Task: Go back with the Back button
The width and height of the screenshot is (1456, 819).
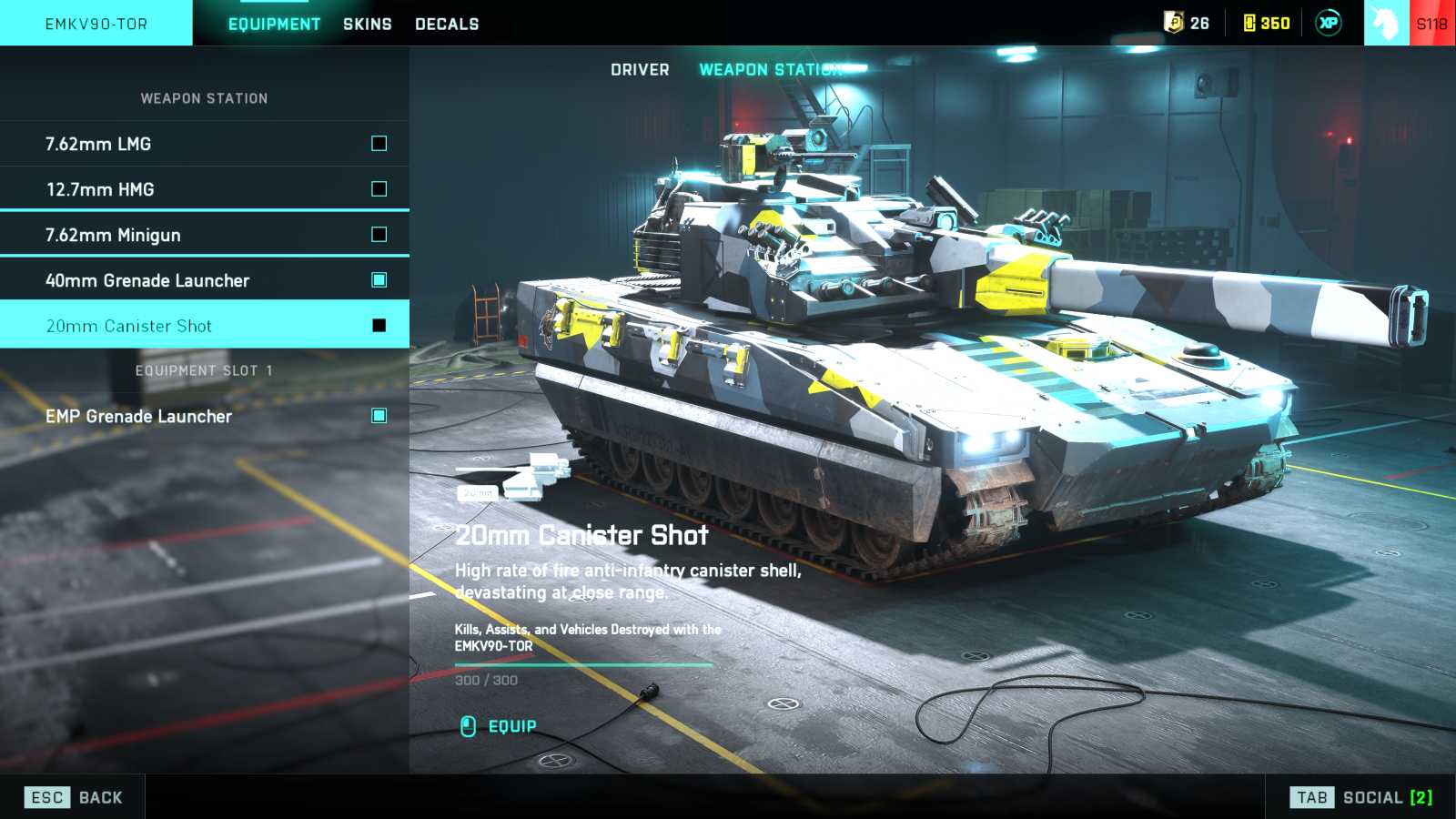Action: pyautogui.click(x=75, y=798)
